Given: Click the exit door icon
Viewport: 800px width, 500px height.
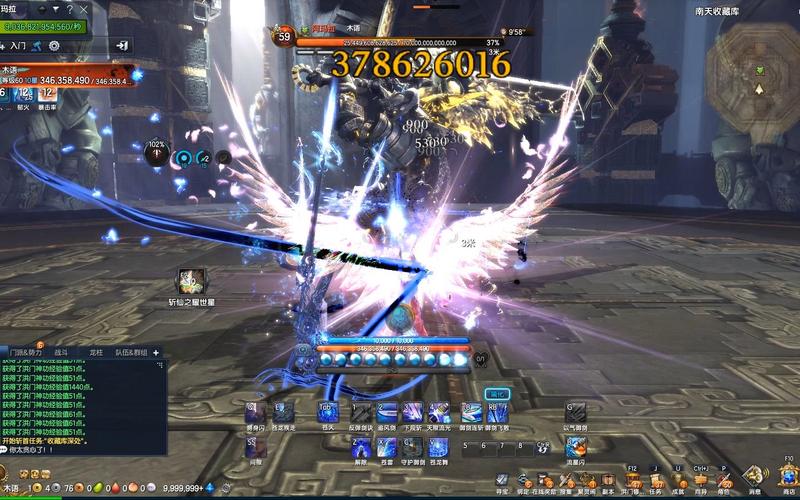Looking at the screenshot, I should 122,46.
